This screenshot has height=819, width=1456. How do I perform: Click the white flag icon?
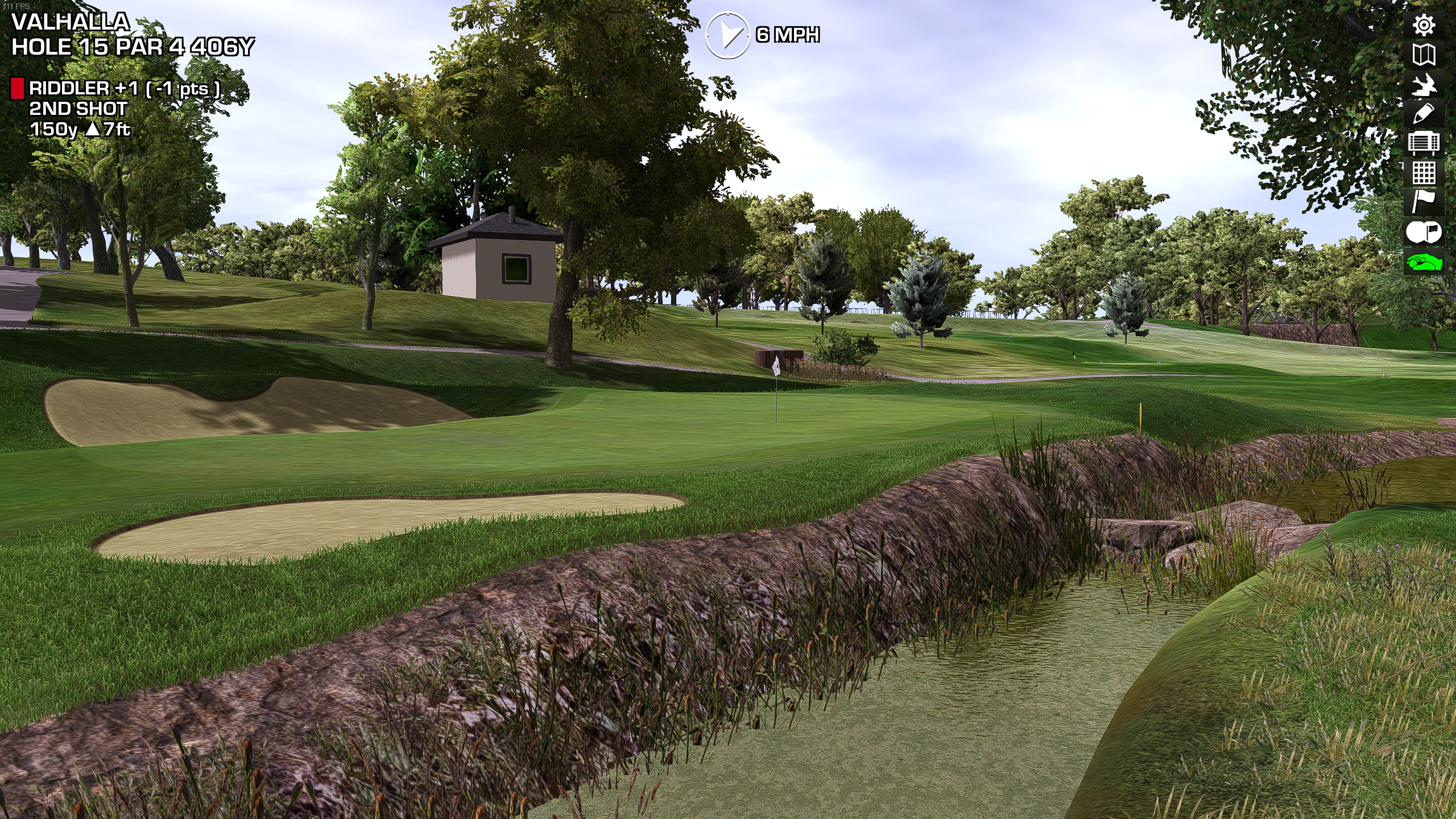pyautogui.click(x=1424, y=202)
